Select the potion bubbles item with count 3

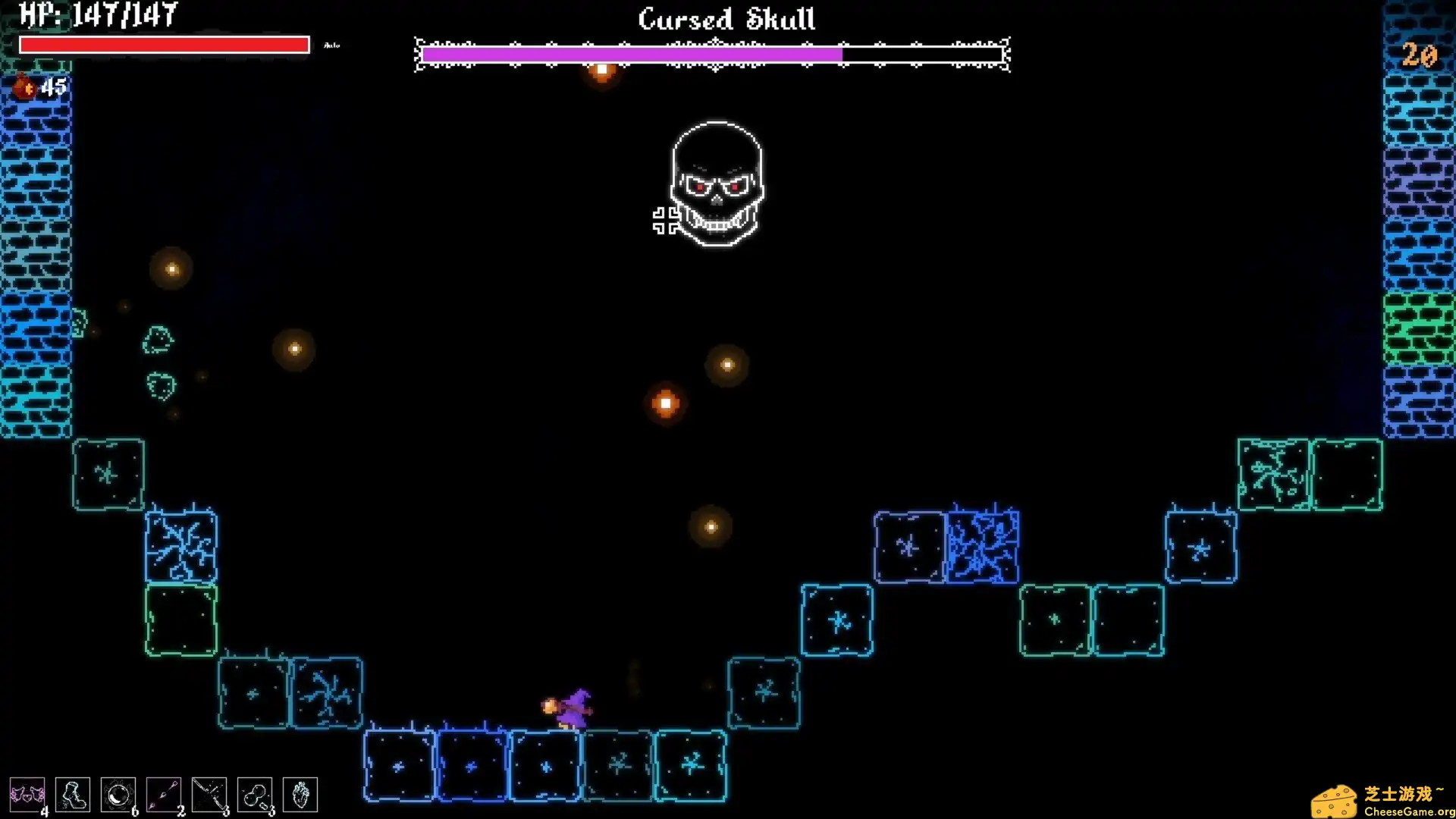click(x=256, y=794)
